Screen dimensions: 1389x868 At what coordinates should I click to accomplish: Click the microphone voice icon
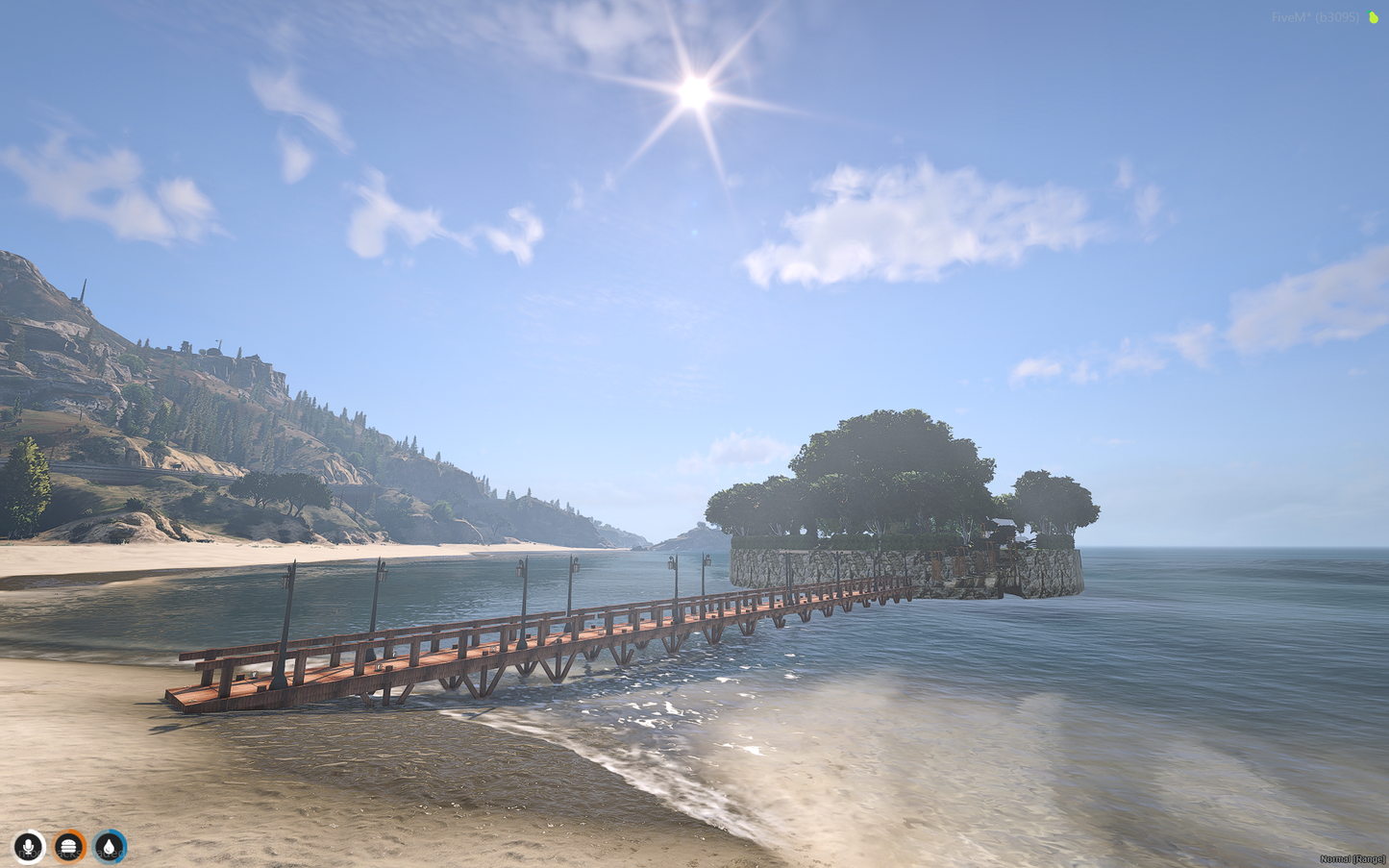(29, 847)
